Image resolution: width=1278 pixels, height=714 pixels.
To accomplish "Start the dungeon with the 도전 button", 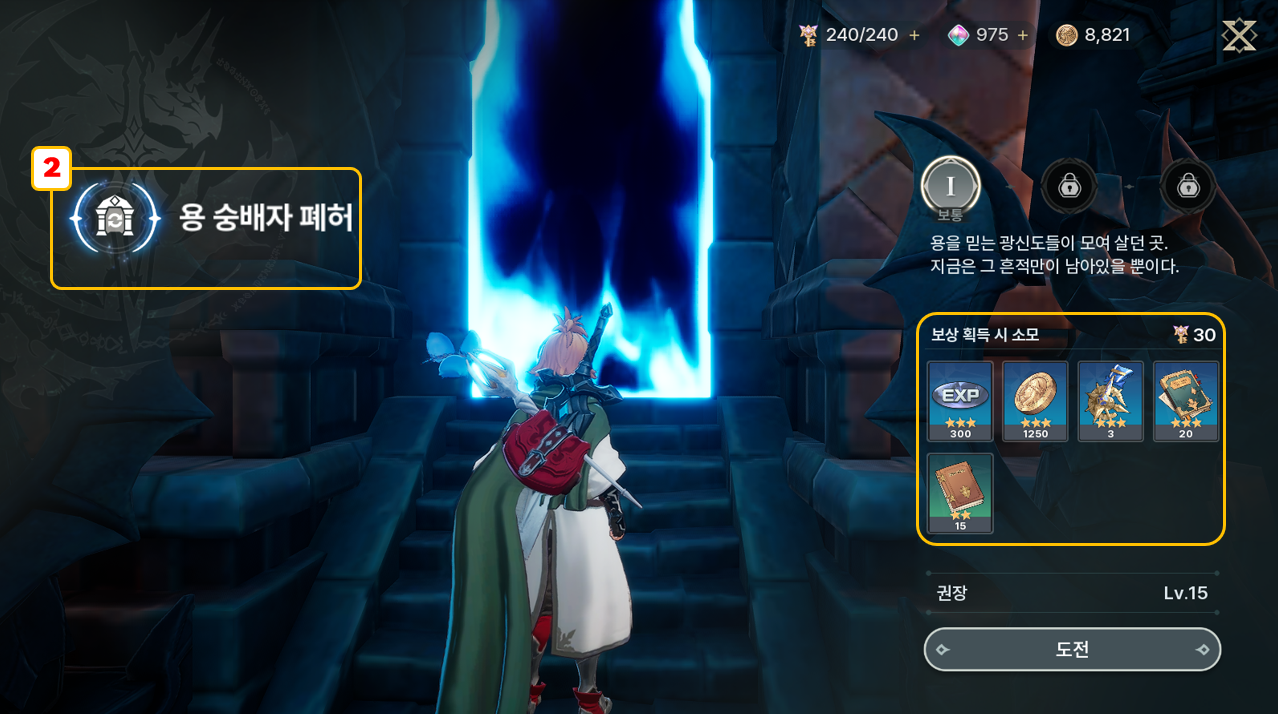I will tap(1072, 649).
